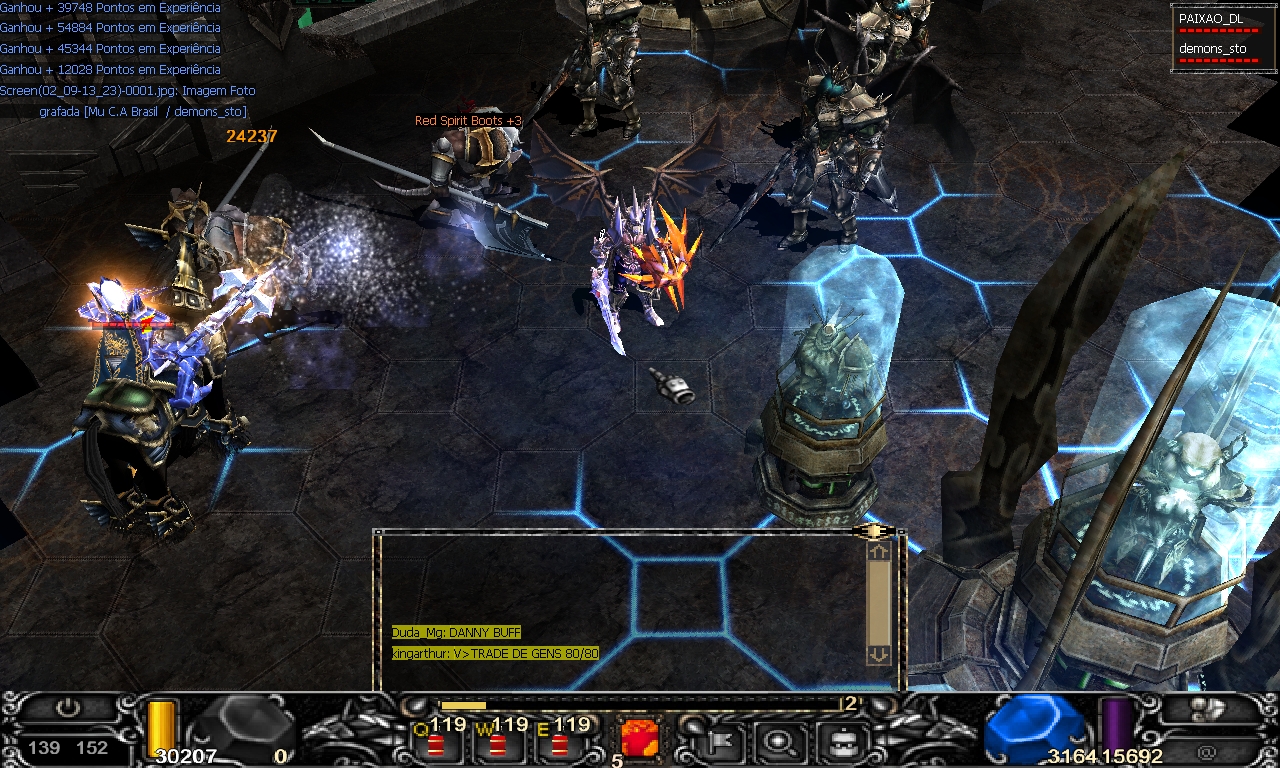Open the treasure chest inventory button
Viewport: 1280px width, 768px height.
(838, 742)
